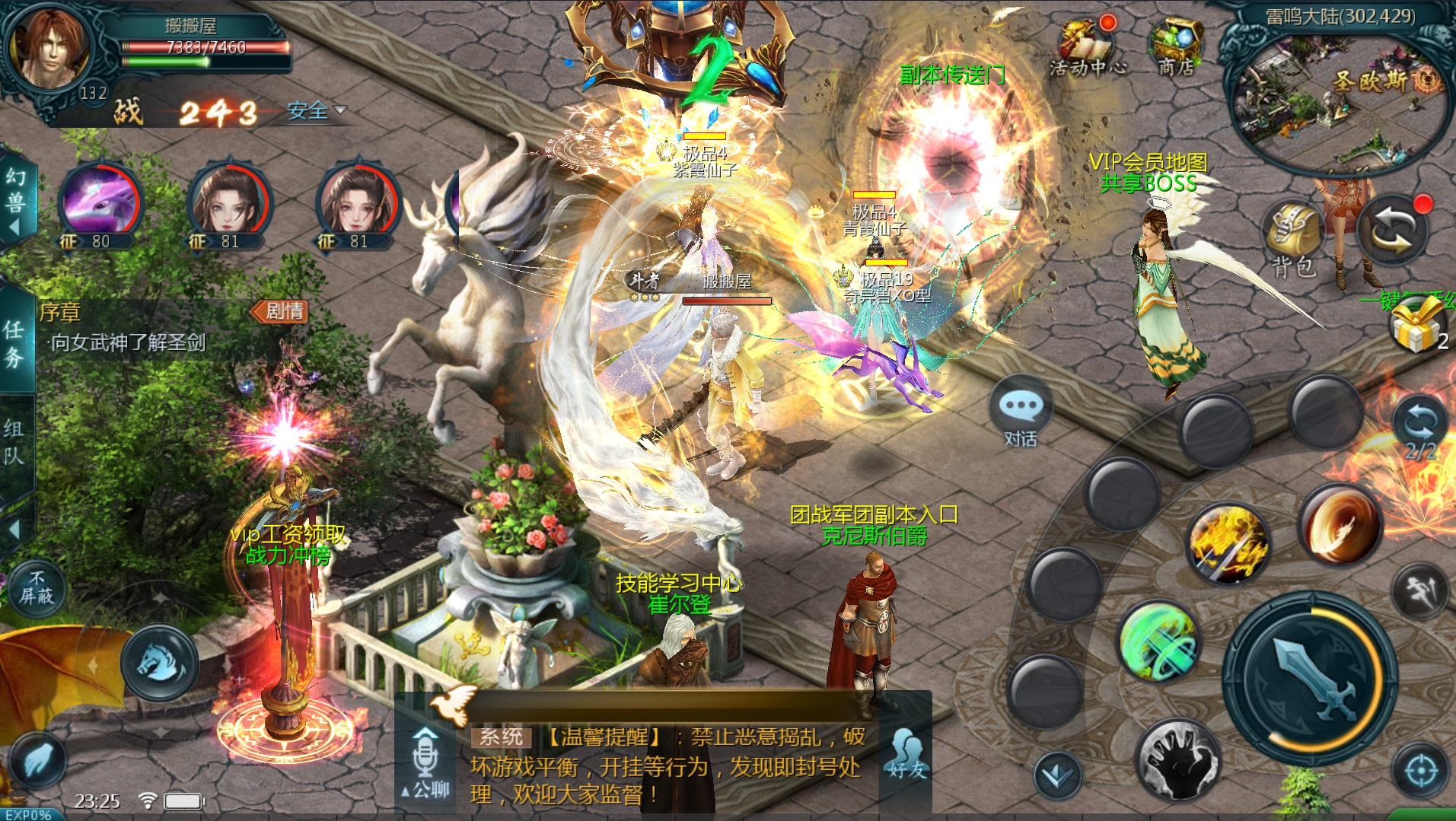
Task: Open the 活动中心 activity center
Action: click(x=1088, y=47)
